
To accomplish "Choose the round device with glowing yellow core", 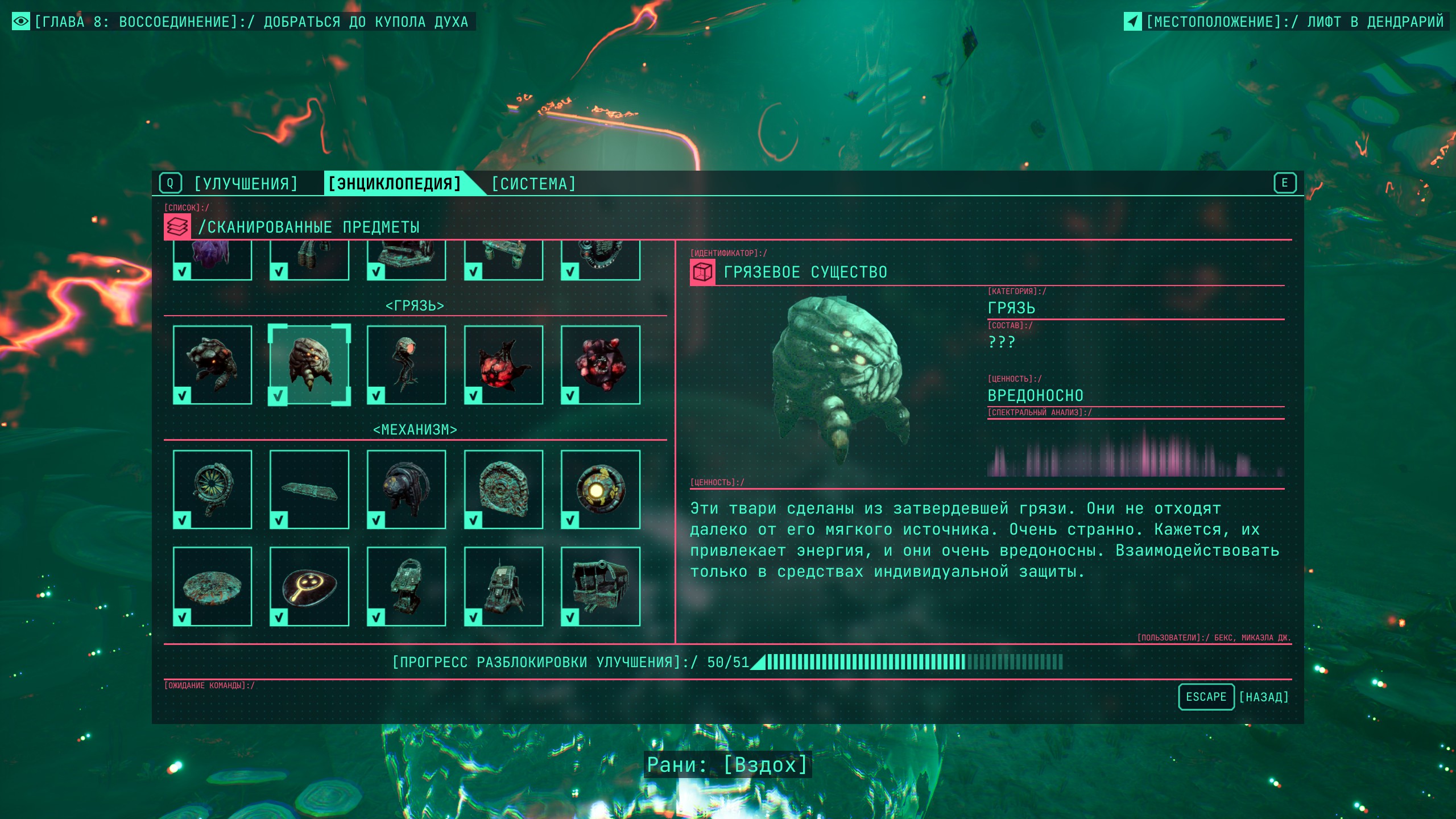I will [601, 489].
